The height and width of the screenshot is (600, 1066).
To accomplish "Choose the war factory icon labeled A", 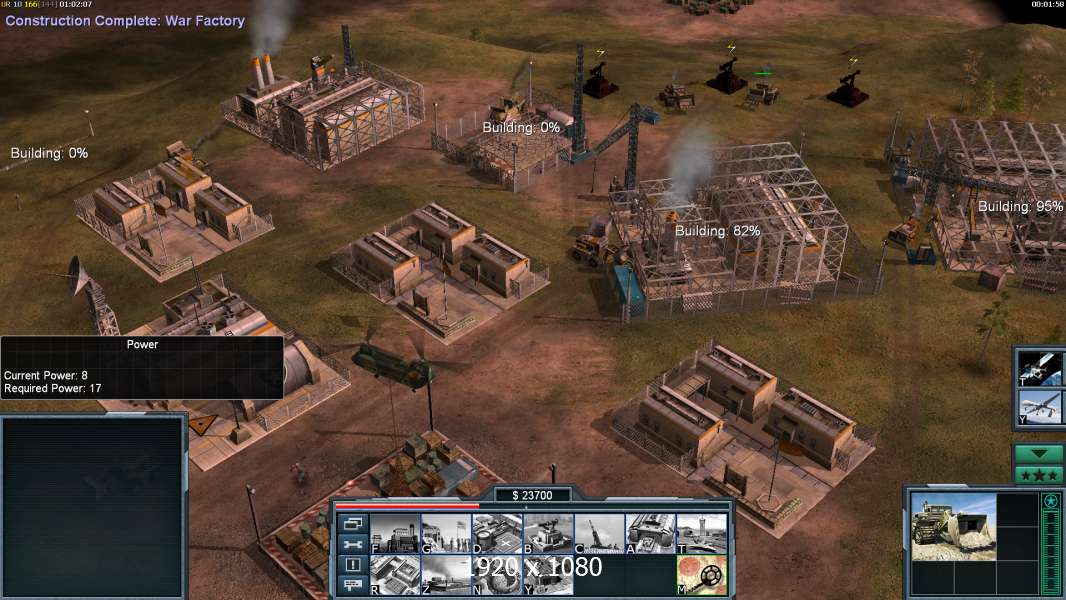I will (x=650, y=533).
